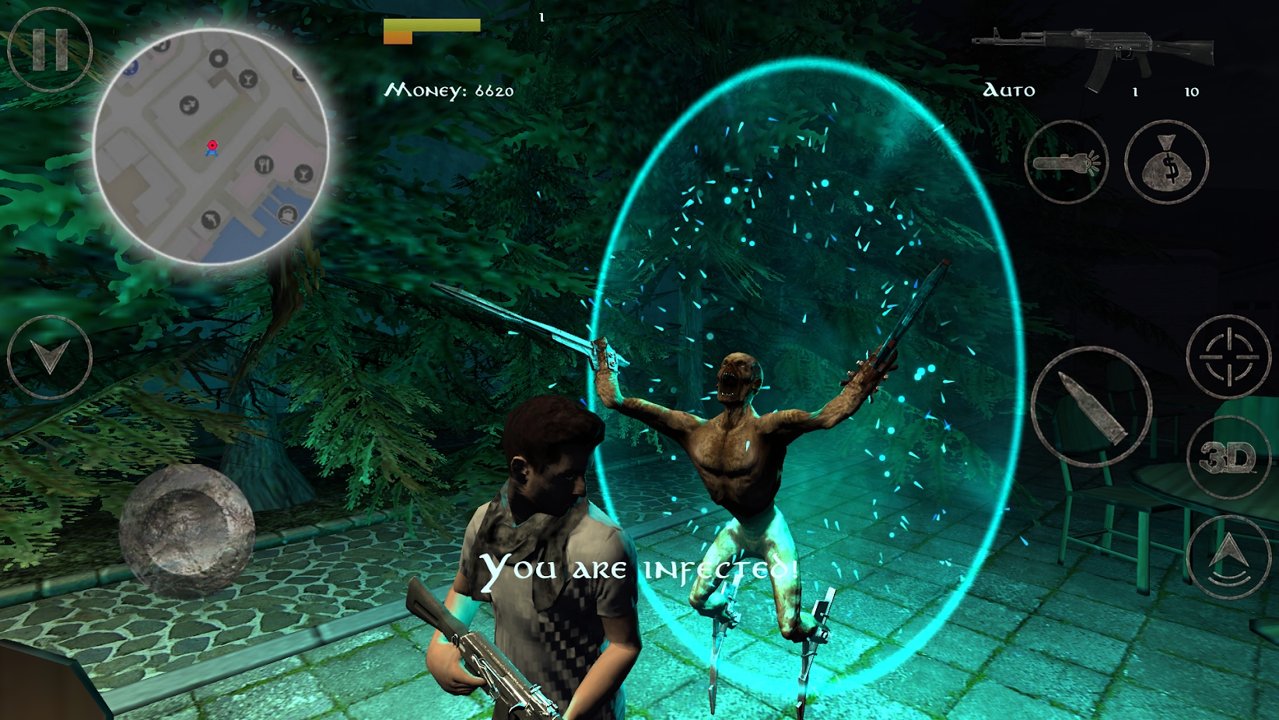Toggle the 3D view button
This screenshot has height=720, width=1279.
(1228, 458)
